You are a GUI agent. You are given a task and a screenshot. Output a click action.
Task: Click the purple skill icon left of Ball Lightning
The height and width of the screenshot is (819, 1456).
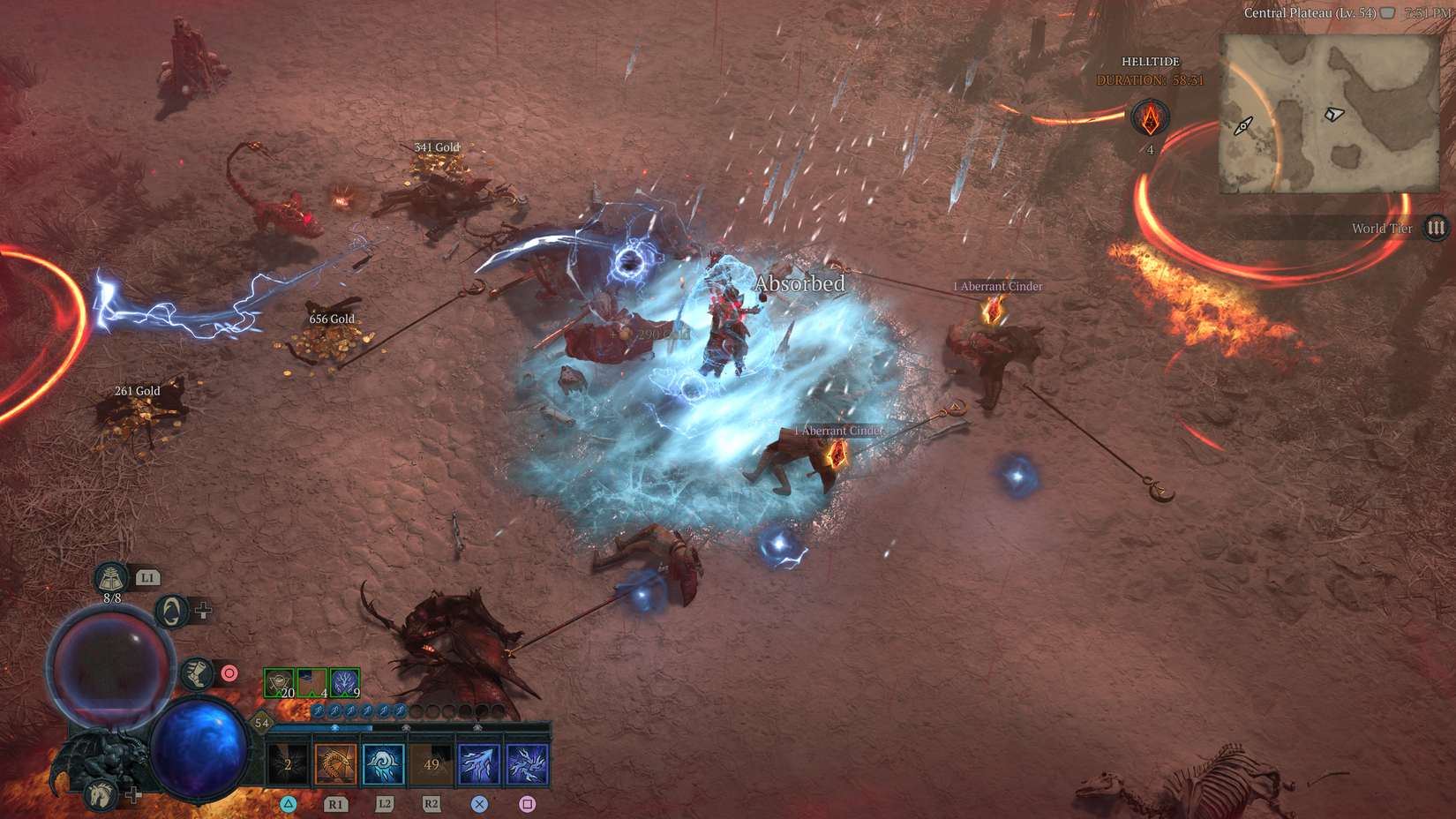point(480,764)
